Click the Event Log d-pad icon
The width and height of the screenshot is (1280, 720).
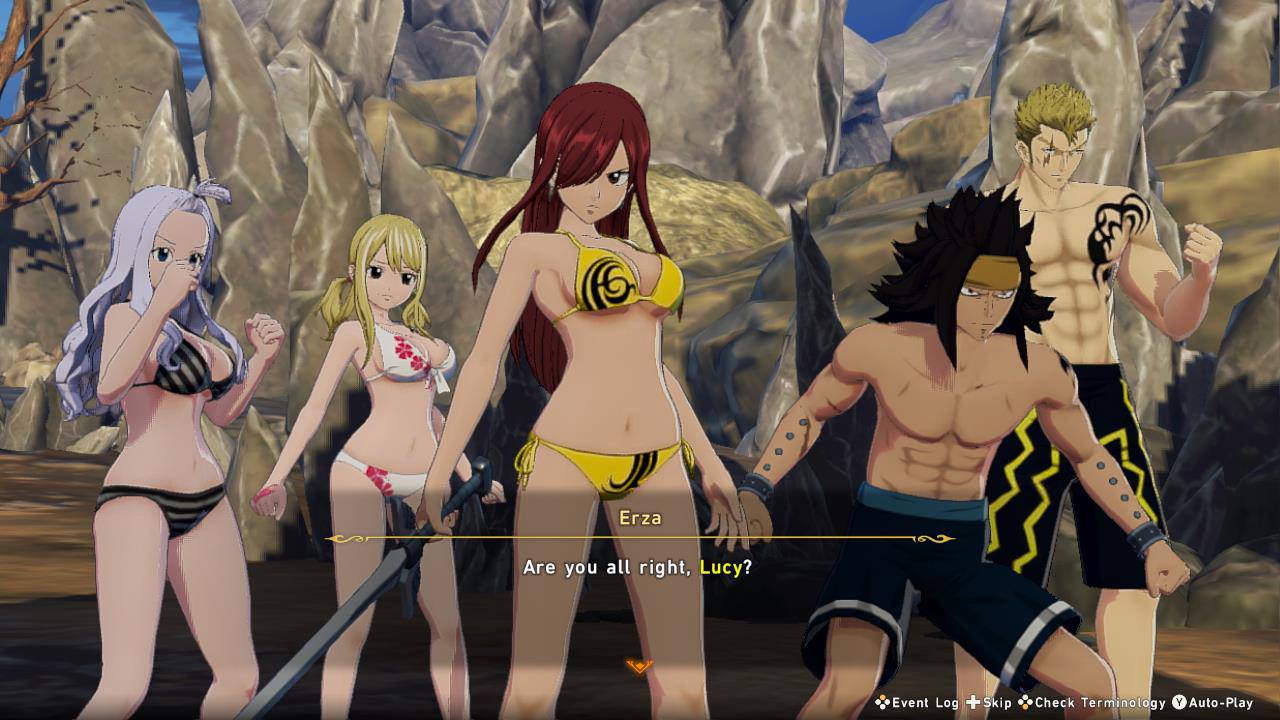click(x=881, y=703)
